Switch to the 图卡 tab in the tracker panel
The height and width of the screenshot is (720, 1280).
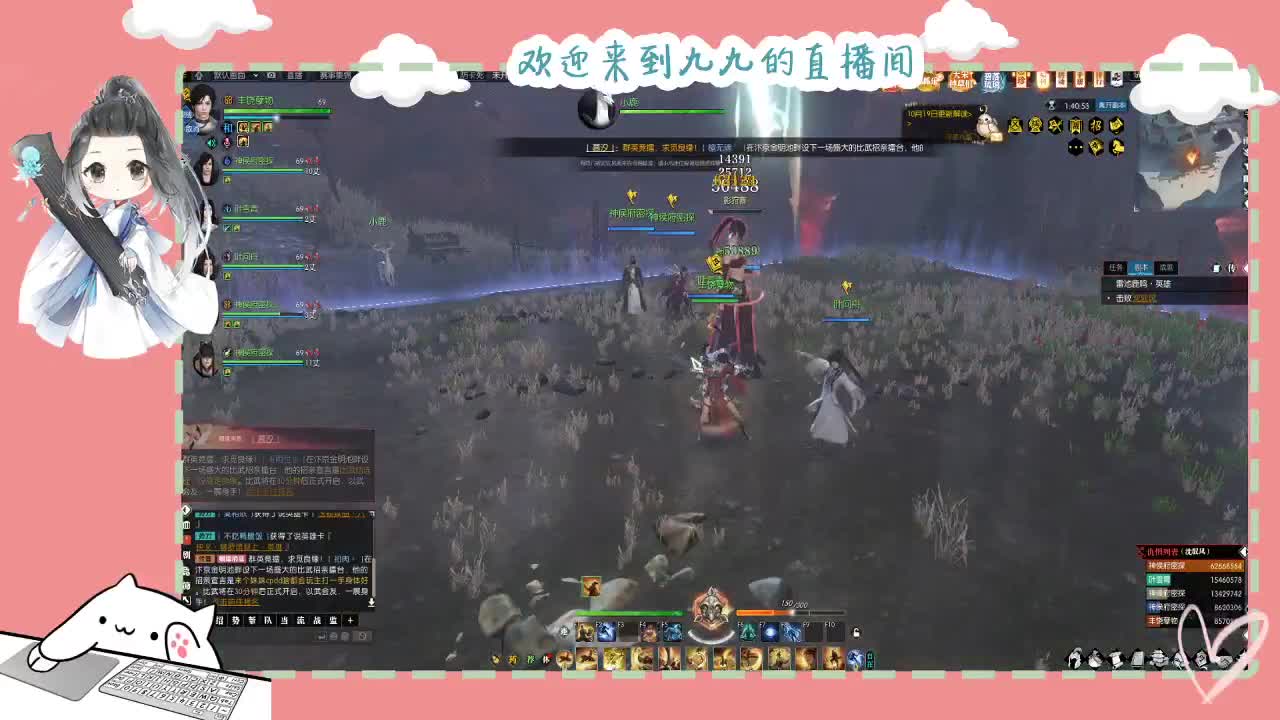tap(1142, 268)
